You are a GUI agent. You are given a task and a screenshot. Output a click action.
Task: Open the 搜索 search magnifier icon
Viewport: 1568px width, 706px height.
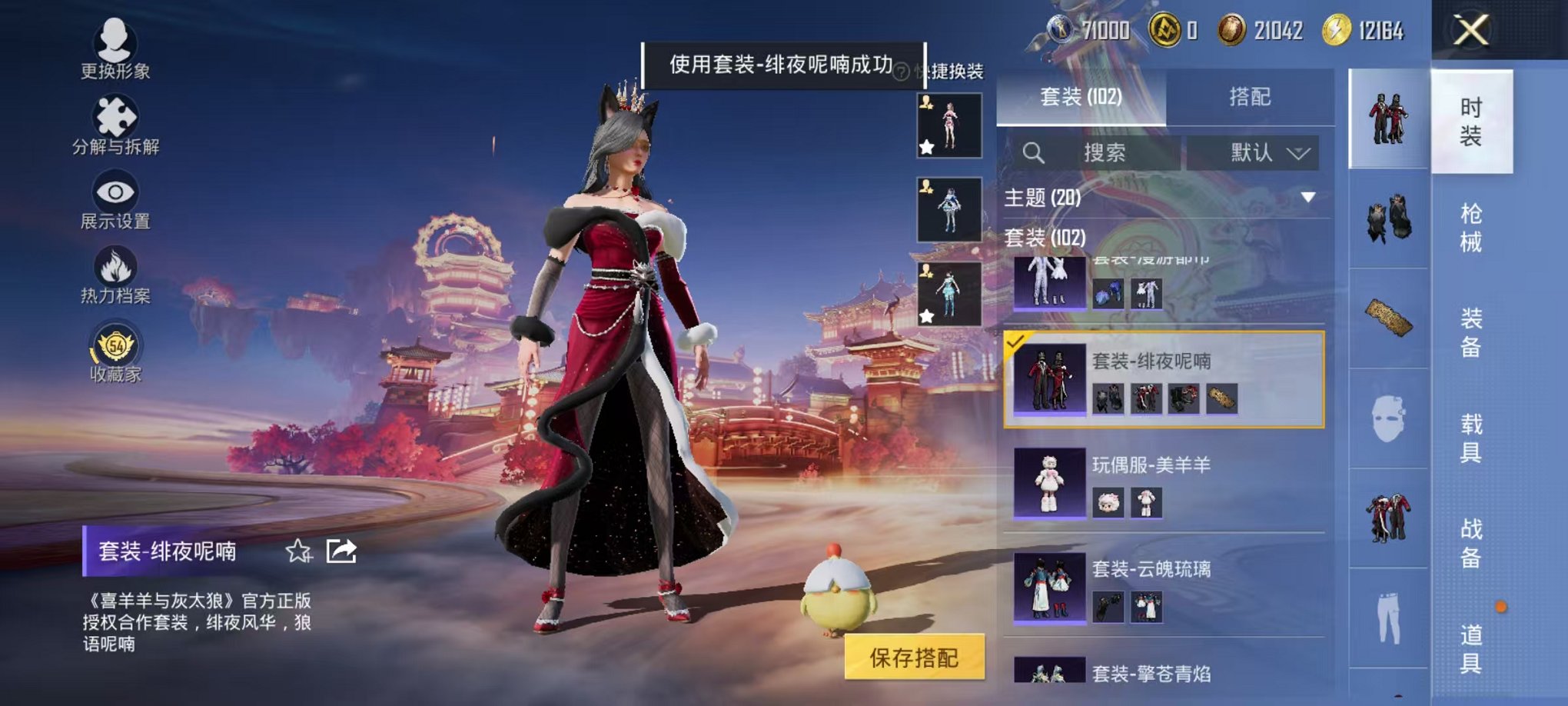click(1034, 152)
